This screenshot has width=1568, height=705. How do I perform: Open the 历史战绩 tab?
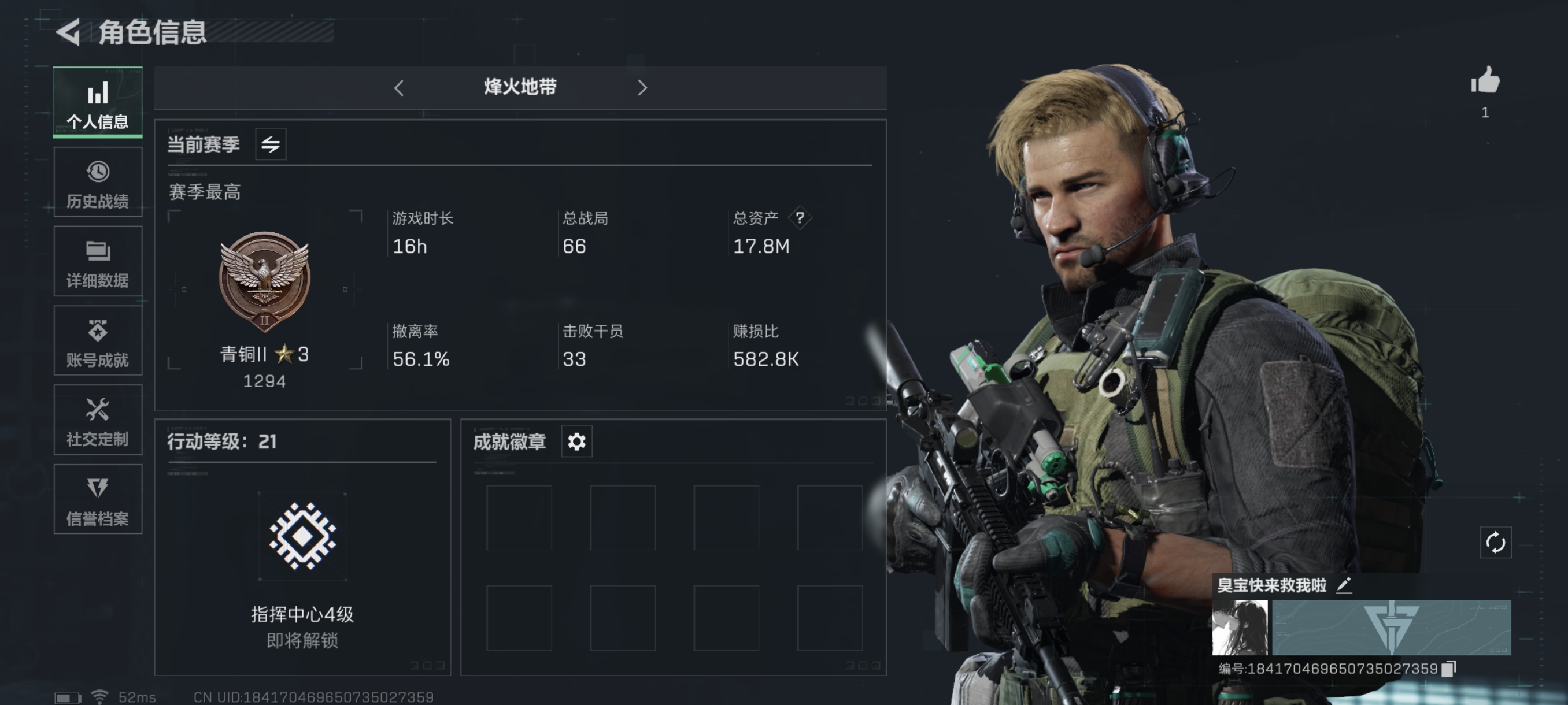(97, 182)
